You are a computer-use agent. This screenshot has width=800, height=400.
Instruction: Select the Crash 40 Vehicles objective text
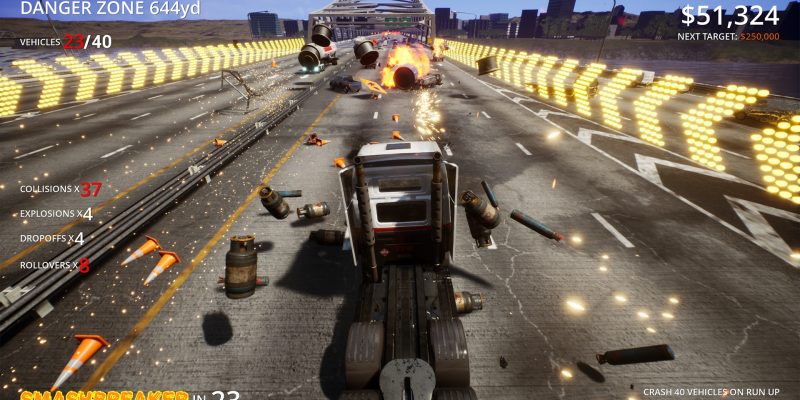pos(711,392)
